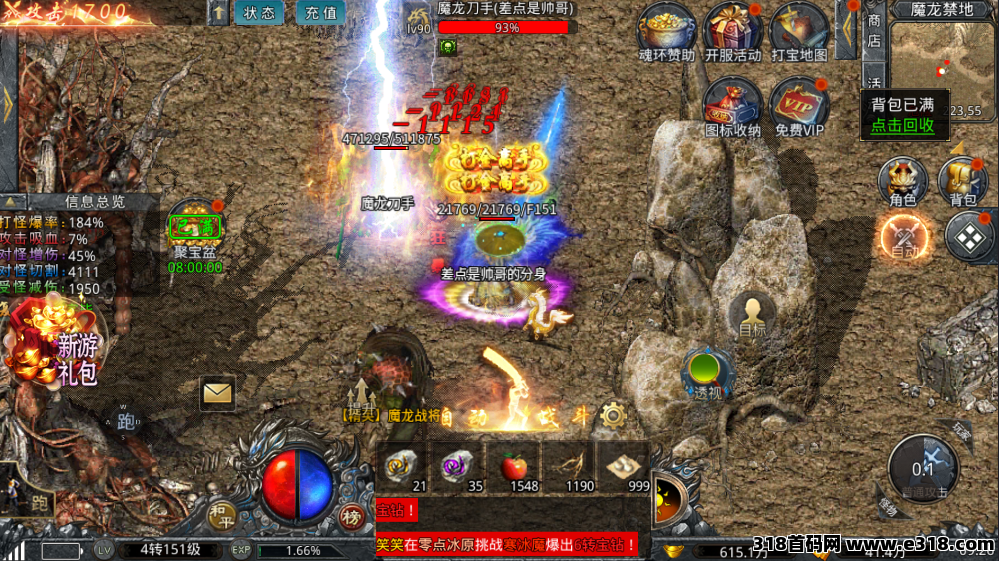The height and width of the screenshot is (561, 999).
Task: Open the 商店 shop tab
Action: tap(874, 30)
